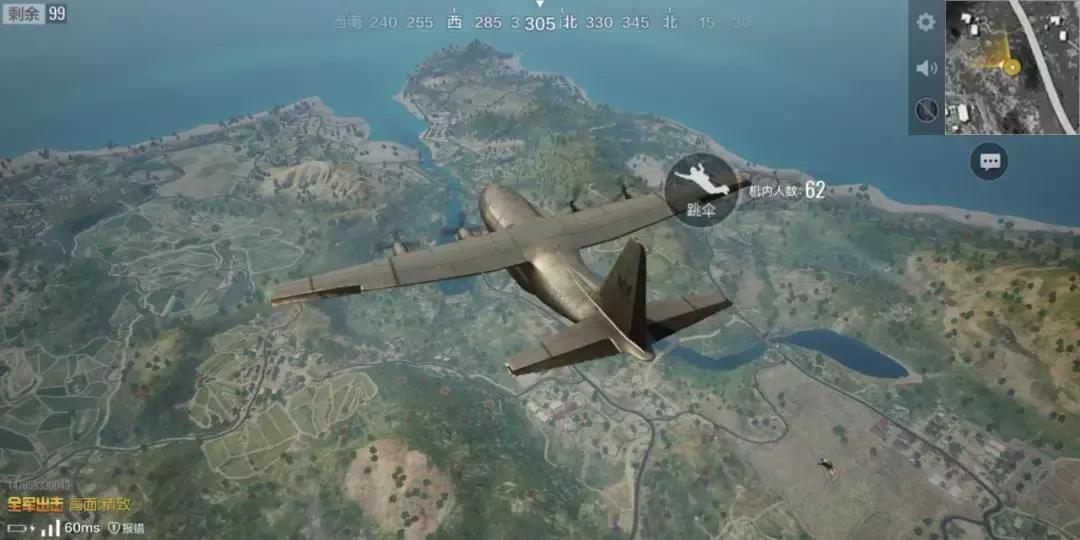Screen dimensions: 1080x540
Task: Click the 报错 error report button
Action: [127, 528]
